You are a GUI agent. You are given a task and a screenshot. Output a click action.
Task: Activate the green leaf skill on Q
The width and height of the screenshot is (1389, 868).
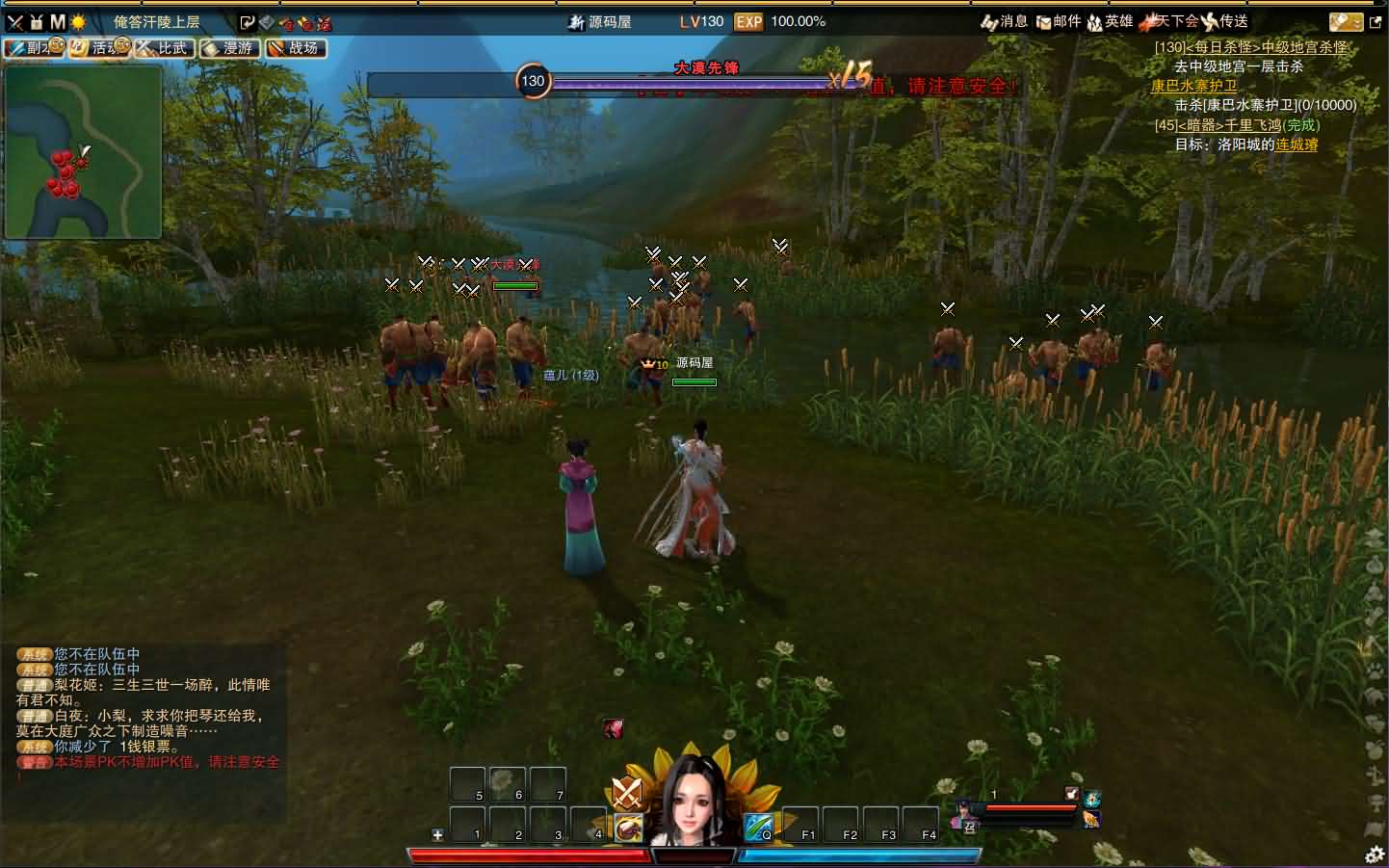[757, 827]
